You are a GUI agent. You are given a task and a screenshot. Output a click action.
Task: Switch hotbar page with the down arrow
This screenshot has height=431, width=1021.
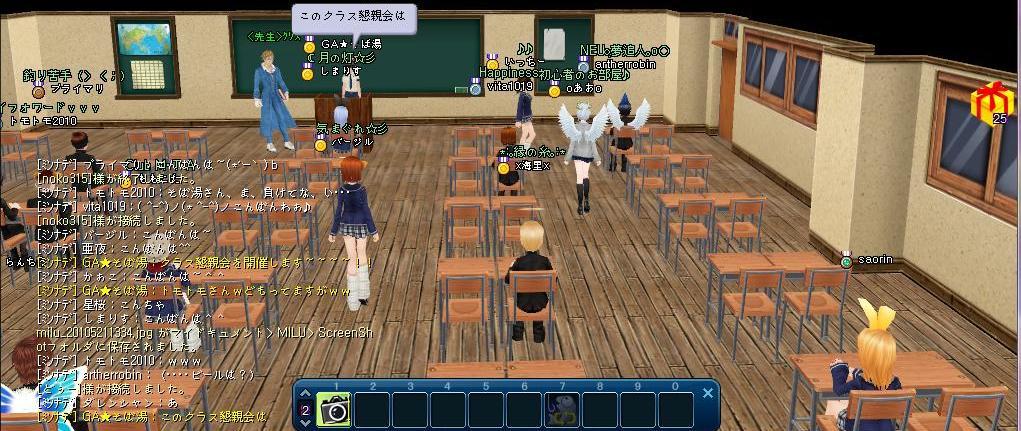click(305, 422)
